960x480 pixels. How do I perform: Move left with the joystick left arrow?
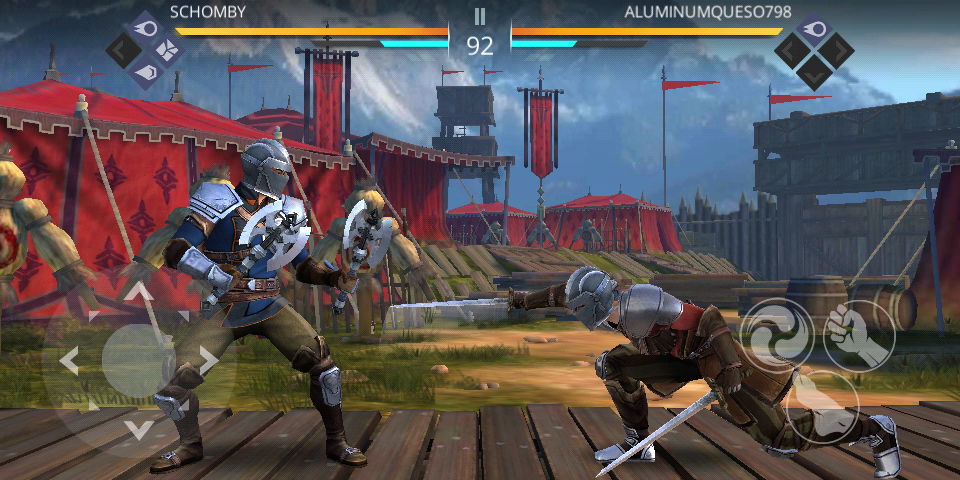point(69,361)
